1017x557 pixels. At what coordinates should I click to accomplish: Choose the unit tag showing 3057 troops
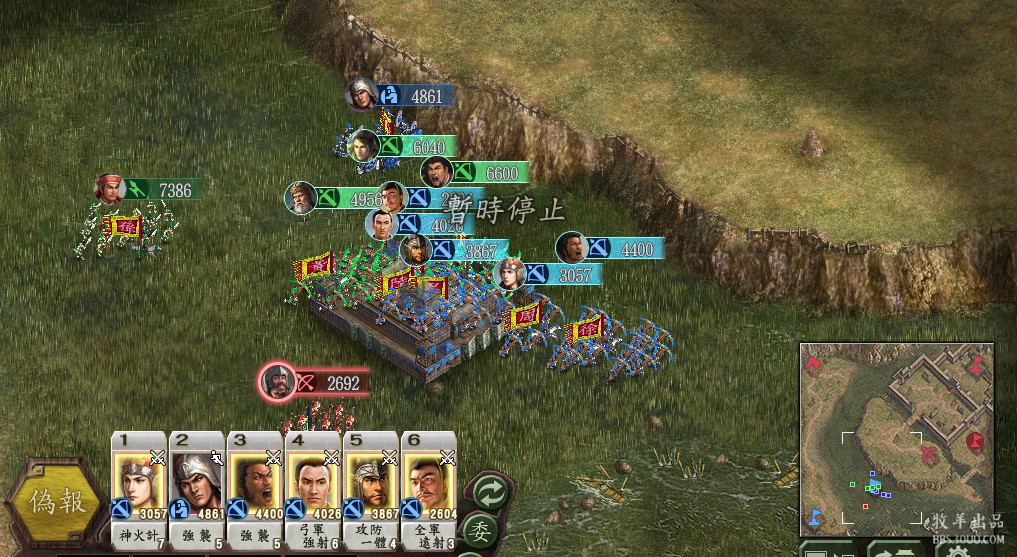(549, 273)
